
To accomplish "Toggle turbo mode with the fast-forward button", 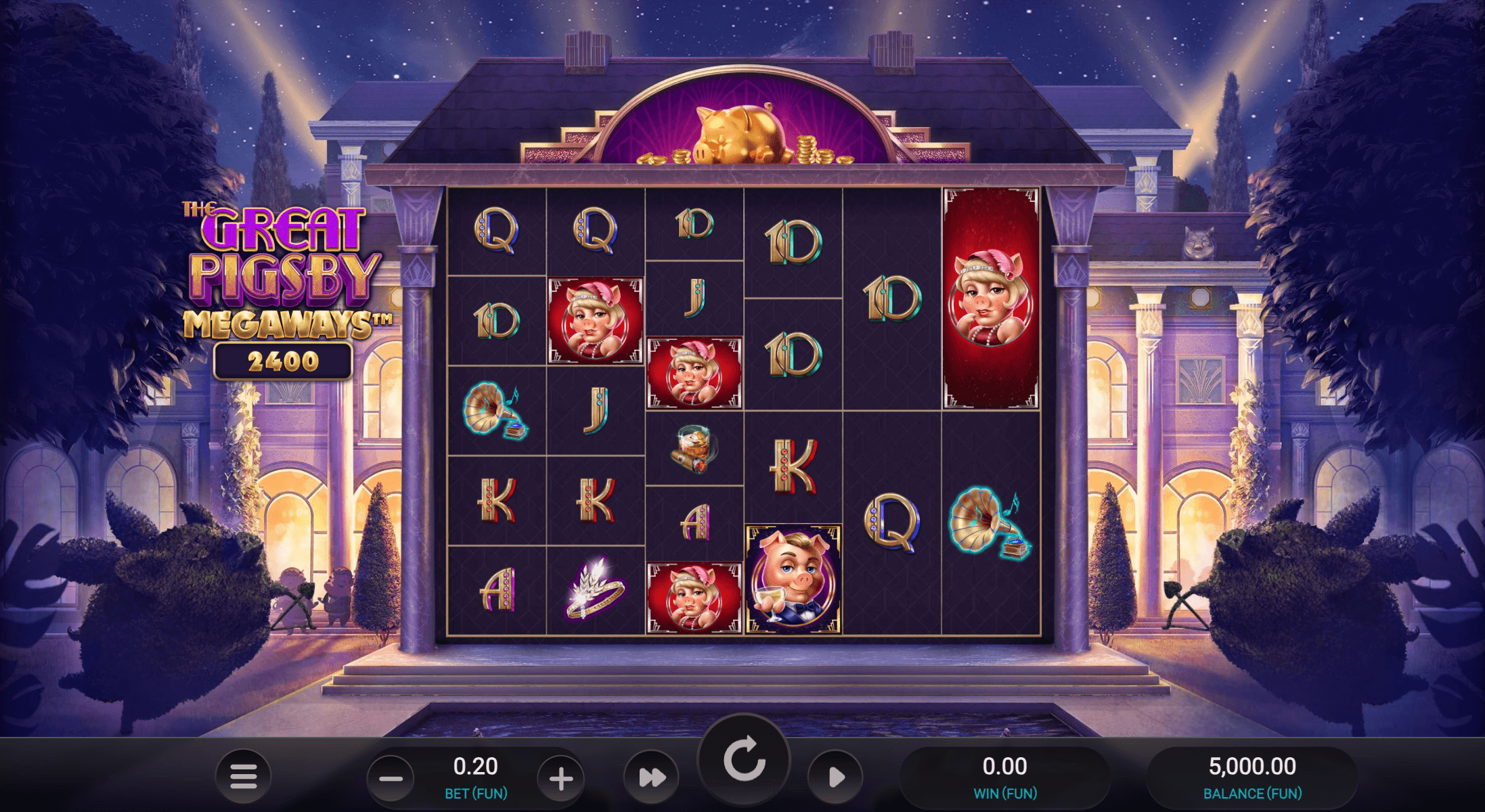I will coord(652,777).
